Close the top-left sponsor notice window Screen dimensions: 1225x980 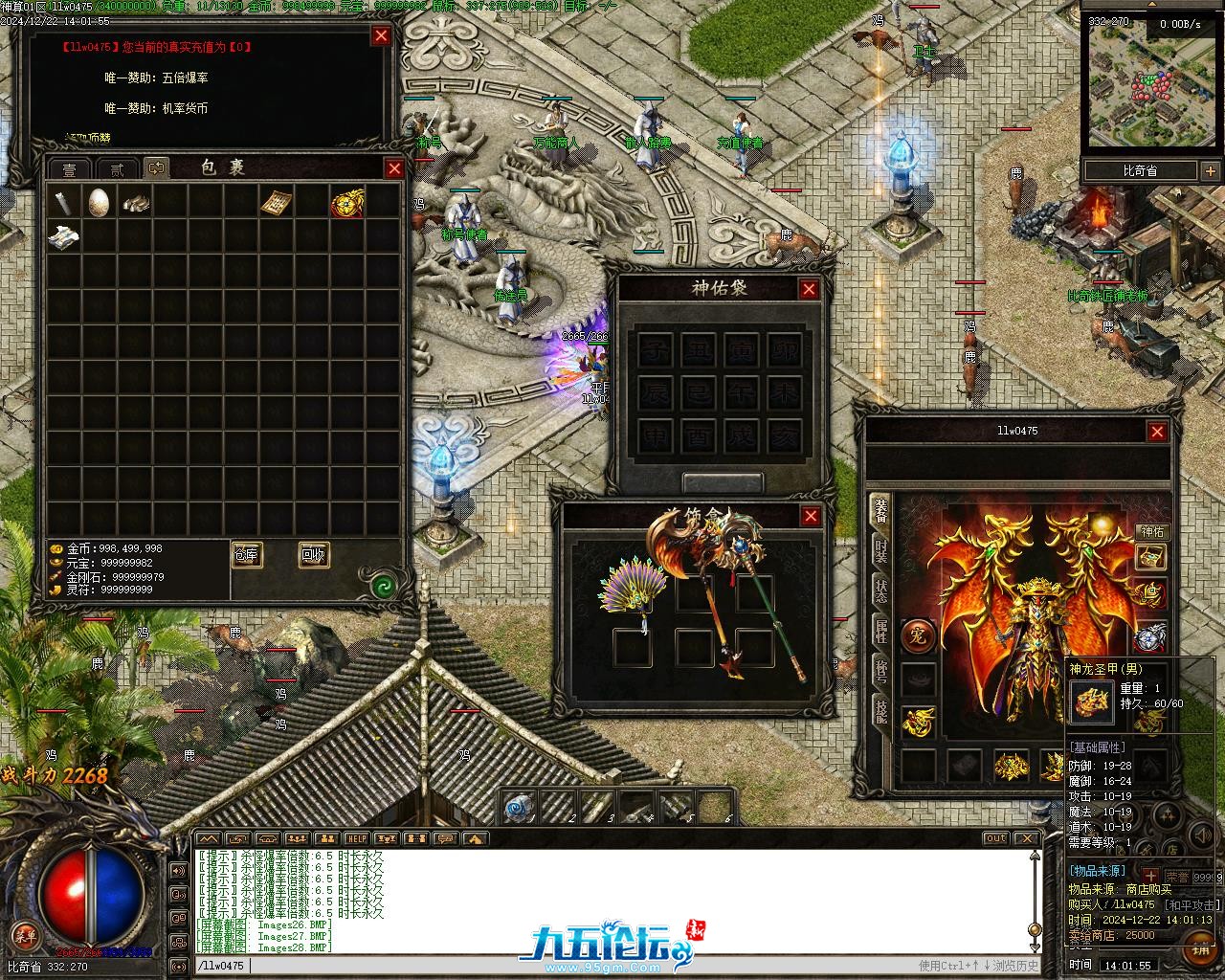[381, 36]
